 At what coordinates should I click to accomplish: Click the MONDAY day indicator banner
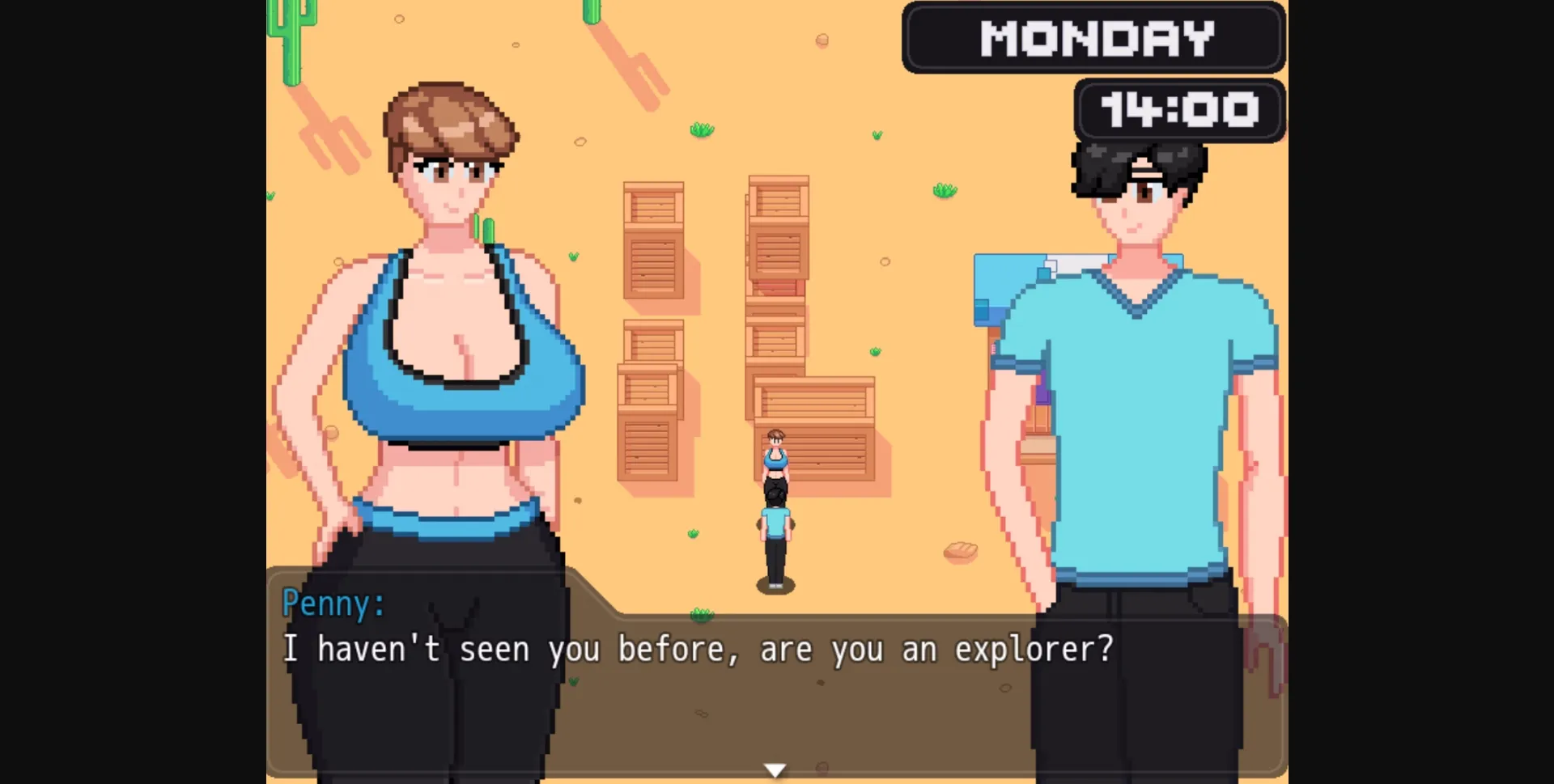pyautogui.click(x=1094, y=36)
